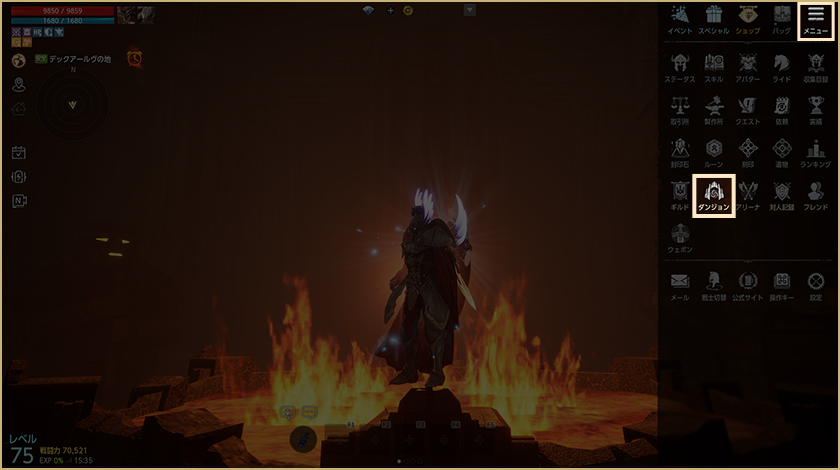This screenshot has width=840, height=470.
Task: Show the ステータス (Status) screen
Action: 680,66
